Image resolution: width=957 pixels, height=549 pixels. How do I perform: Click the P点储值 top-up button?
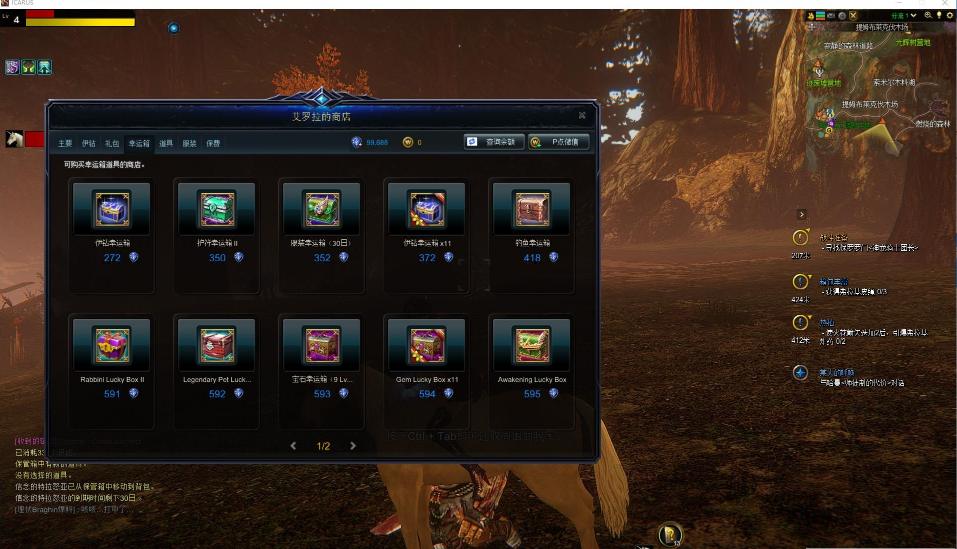coord(559,142)
